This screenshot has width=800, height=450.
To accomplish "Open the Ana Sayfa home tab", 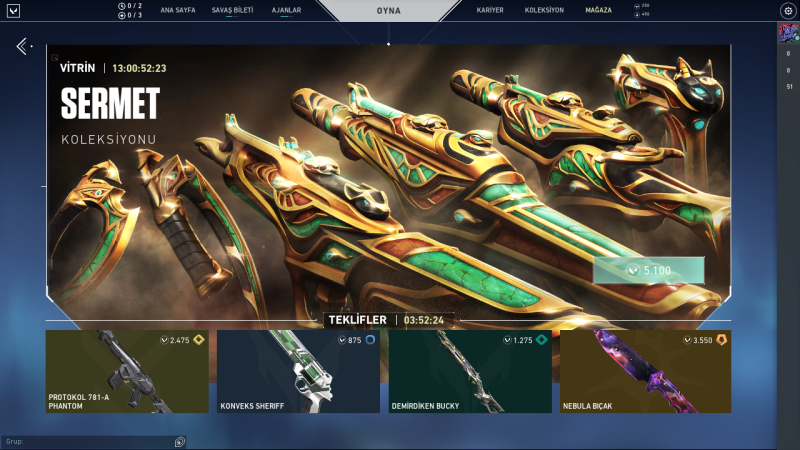I will [178, 10].
